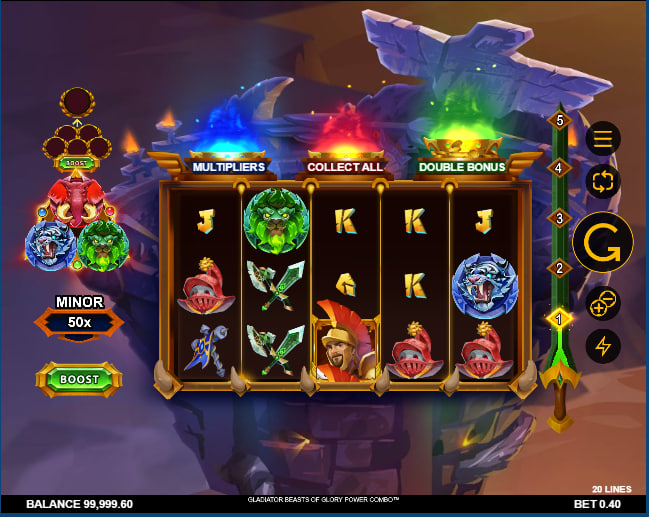
Task: Open the hamburger menu
Action: pos(603,138)
